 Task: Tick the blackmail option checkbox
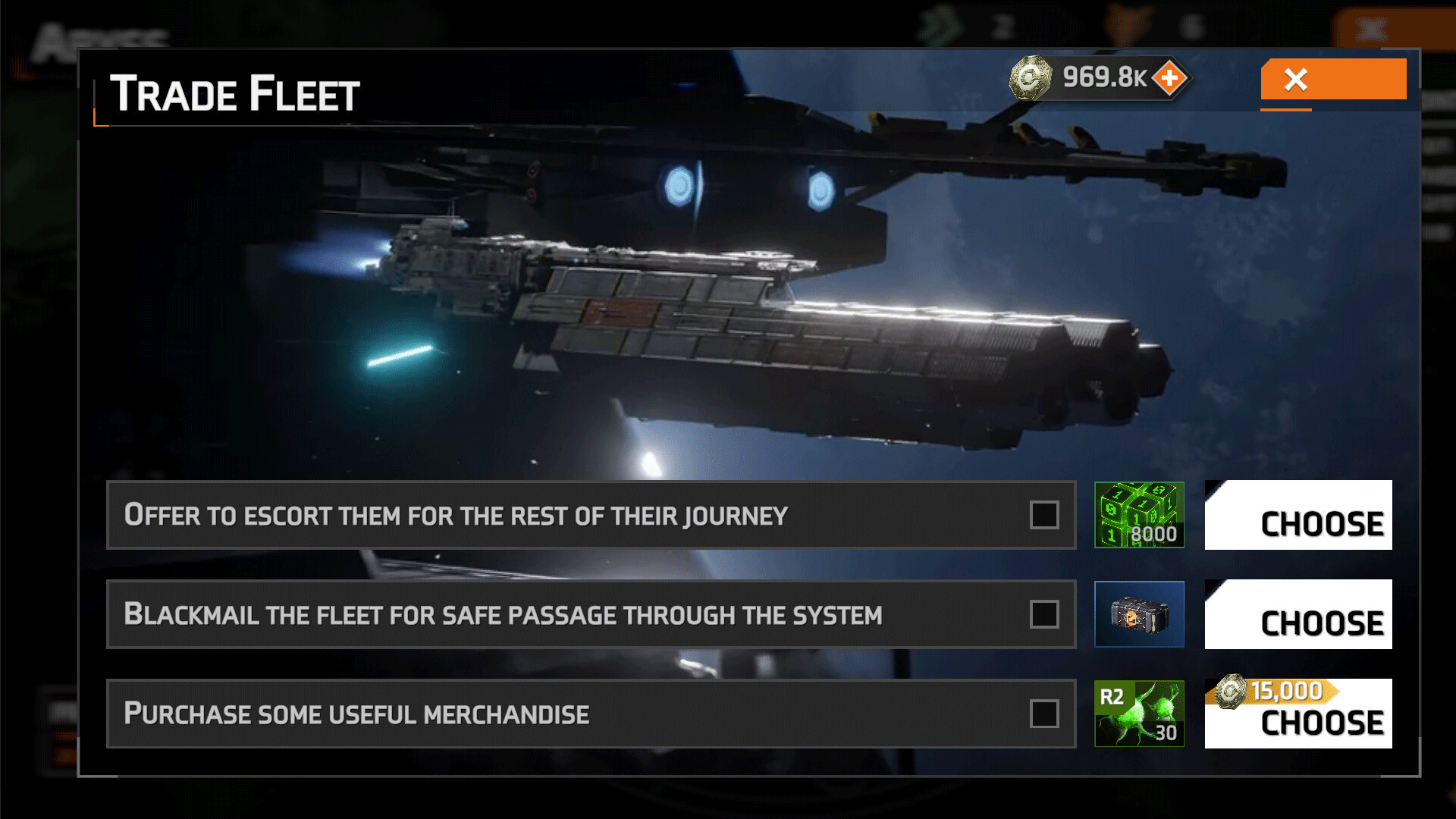pyautogui.click(x=1044, y=614)
